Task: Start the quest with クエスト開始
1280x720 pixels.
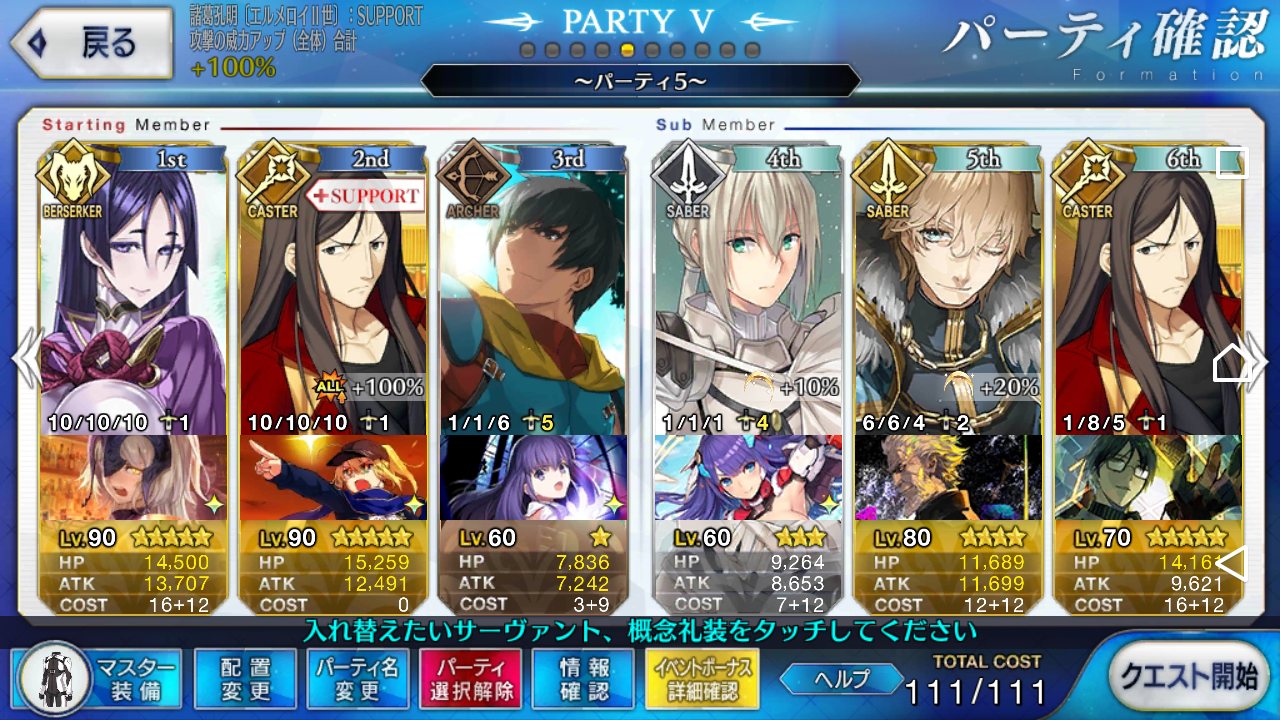Action: [1186, 676]
